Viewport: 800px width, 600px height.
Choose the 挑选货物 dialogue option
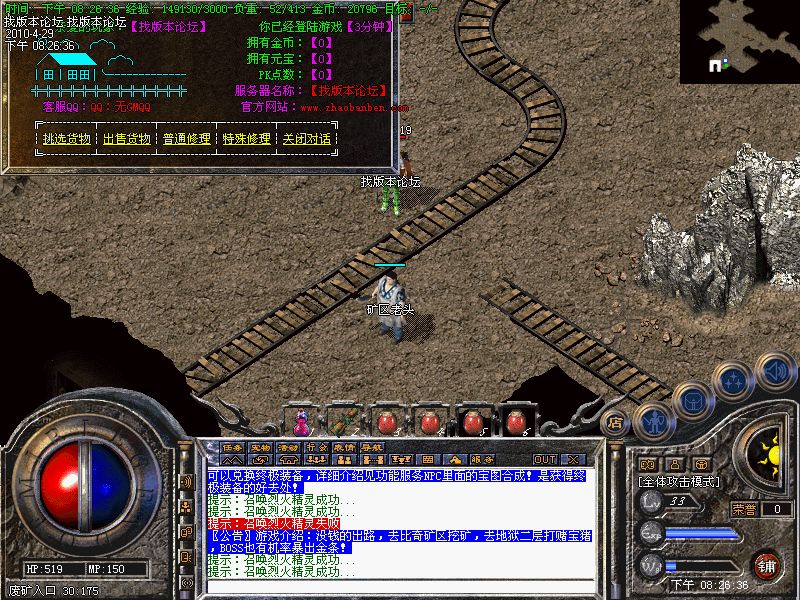click(x=66, y=139)
